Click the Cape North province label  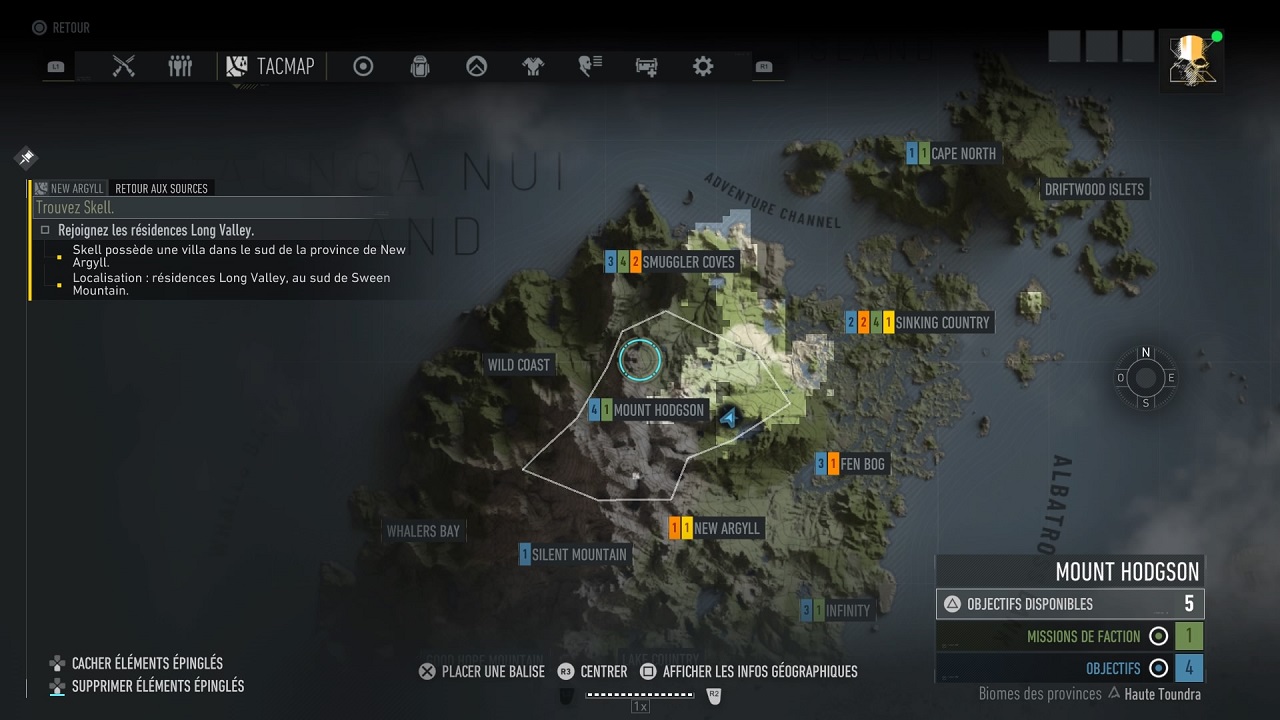(x=963, y=153)
